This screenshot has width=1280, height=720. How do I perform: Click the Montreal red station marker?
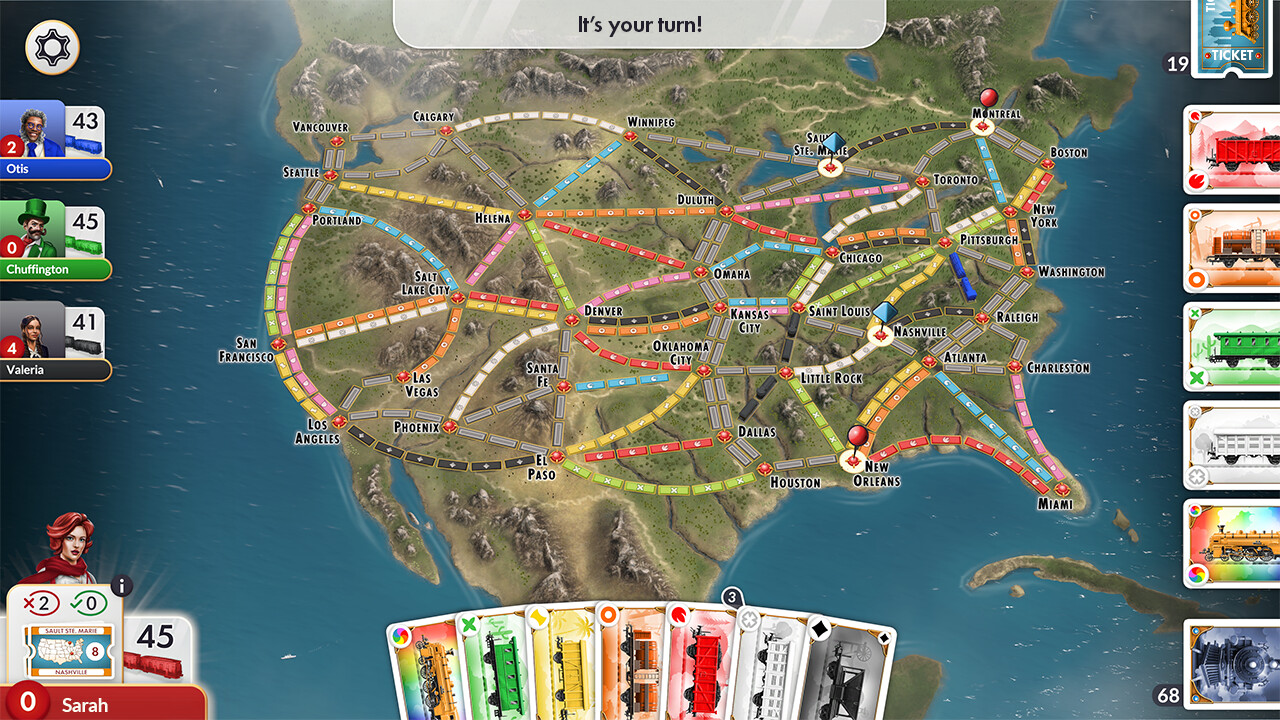(989, 99)
